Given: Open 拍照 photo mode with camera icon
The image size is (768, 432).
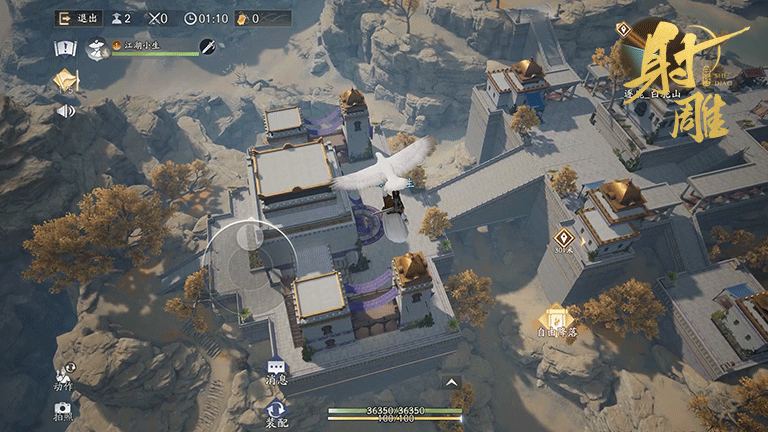Looking at the screenshot, I should [64, 410].
